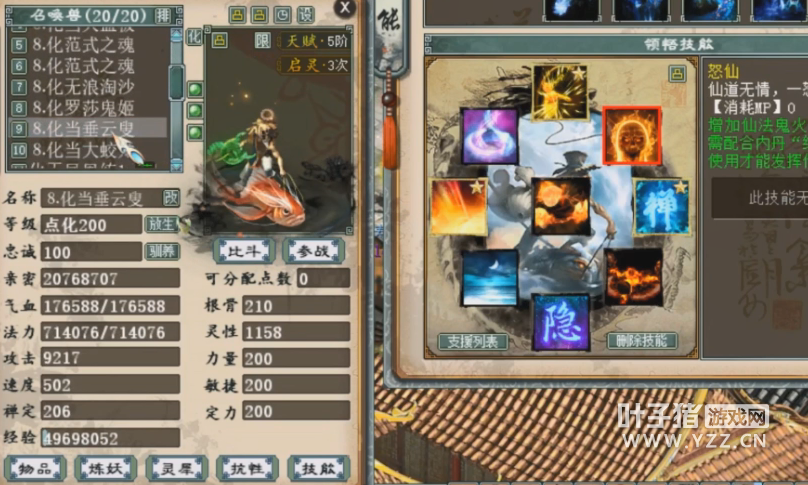Pick the moonlit sea skill icon
Viewport: 808px width, 485px height.
pos(490,278)
